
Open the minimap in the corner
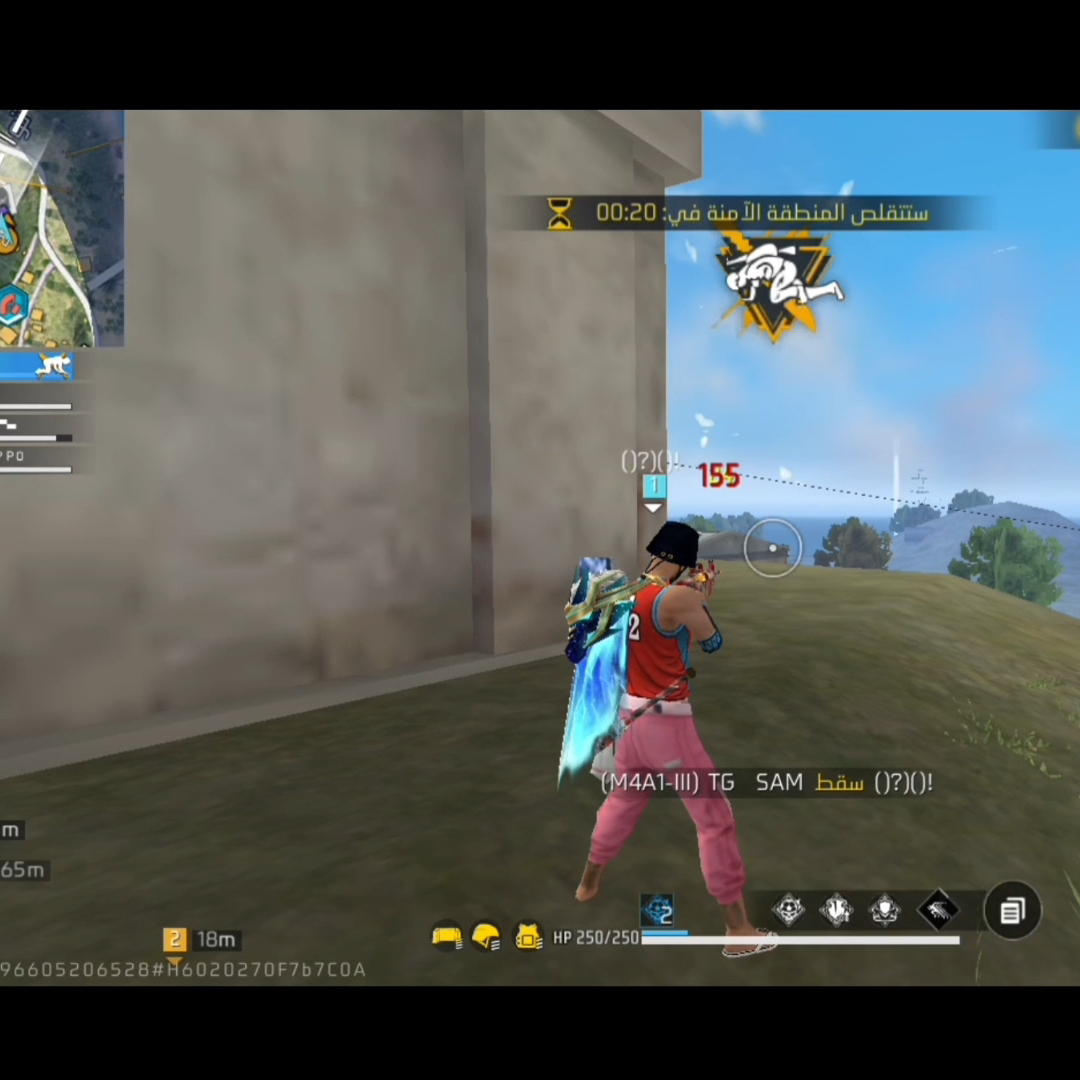click(60, 228)
